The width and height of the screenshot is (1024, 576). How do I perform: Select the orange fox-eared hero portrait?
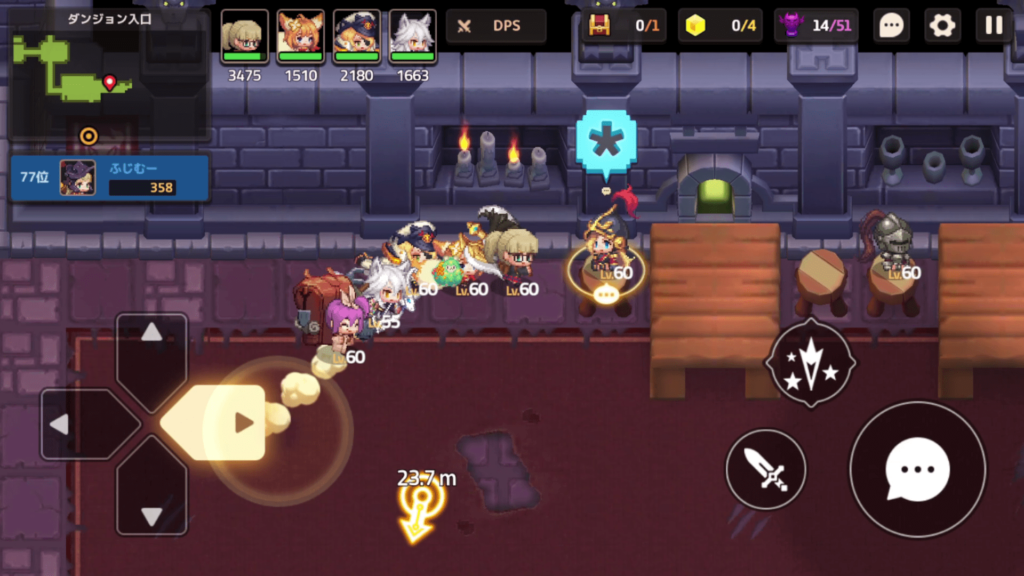click(x=300, y=37)
